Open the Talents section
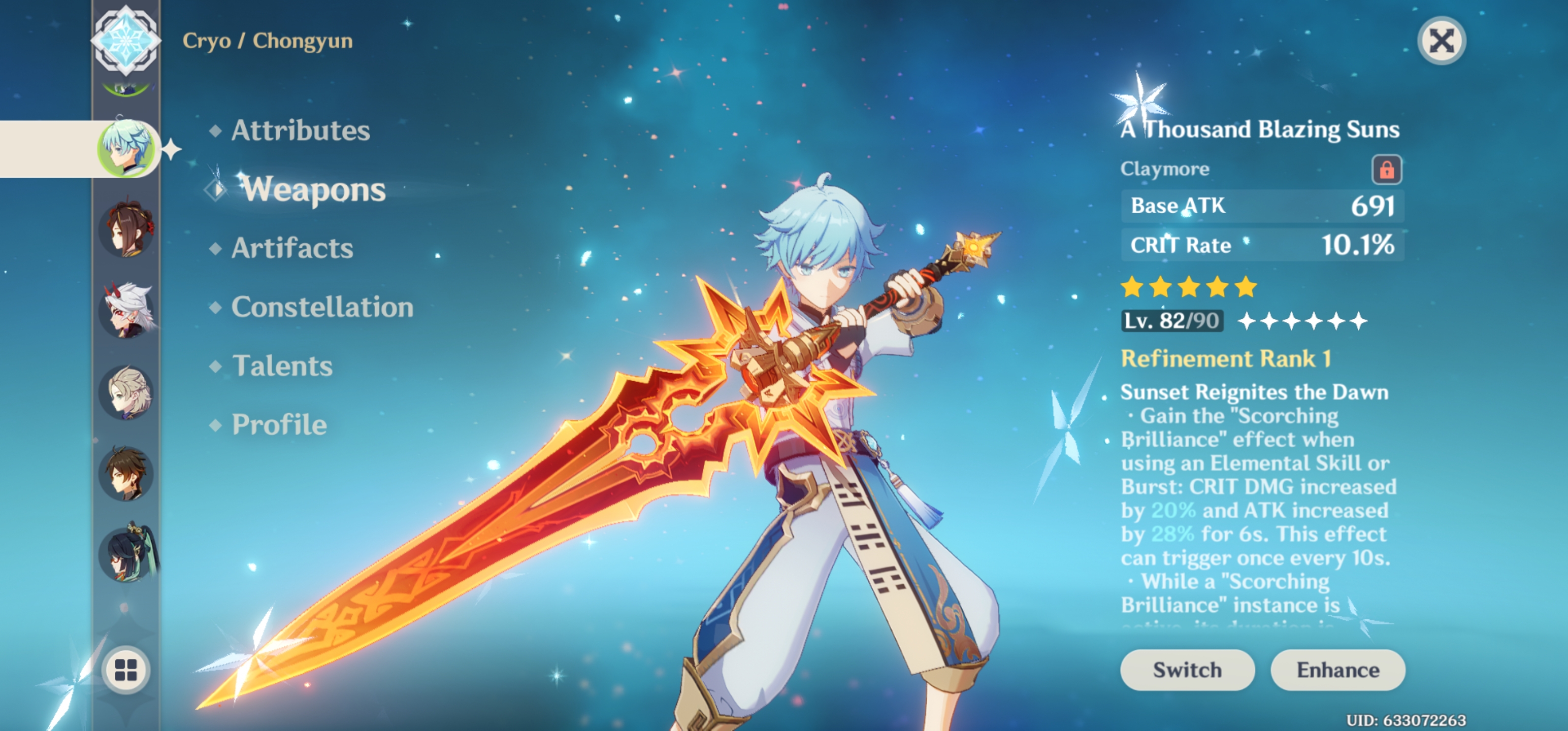Image resolution: width=1568 pixels, height=731 pixels. click(282, 366)
